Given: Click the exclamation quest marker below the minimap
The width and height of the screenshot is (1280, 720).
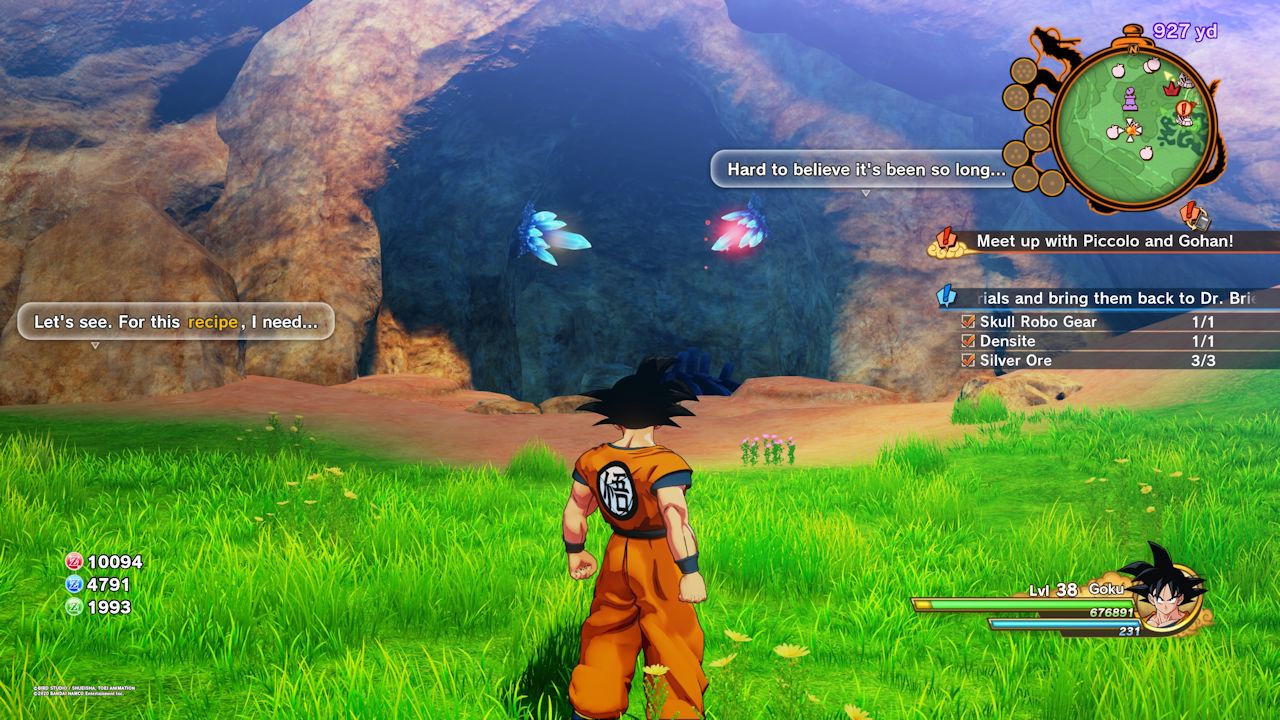Looking at the screenshot, I should click(x=1188, y=210).
